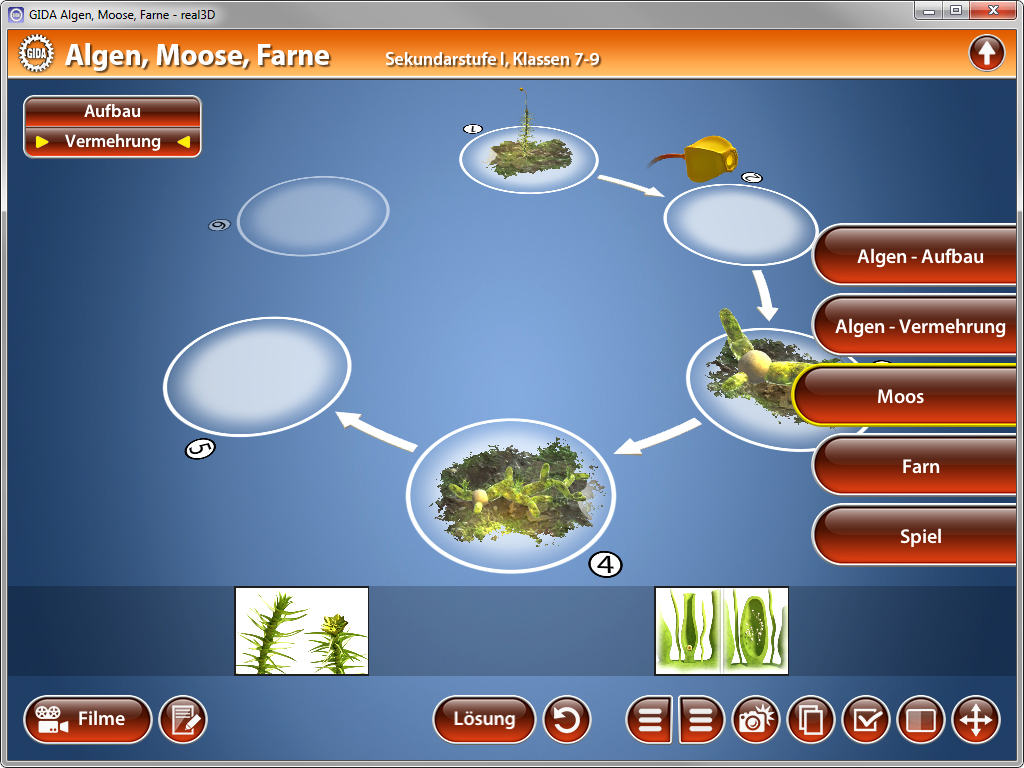Activate the four-arrow move button
1024x768 pixels.
pyautogui.click(x=975, y=720)
